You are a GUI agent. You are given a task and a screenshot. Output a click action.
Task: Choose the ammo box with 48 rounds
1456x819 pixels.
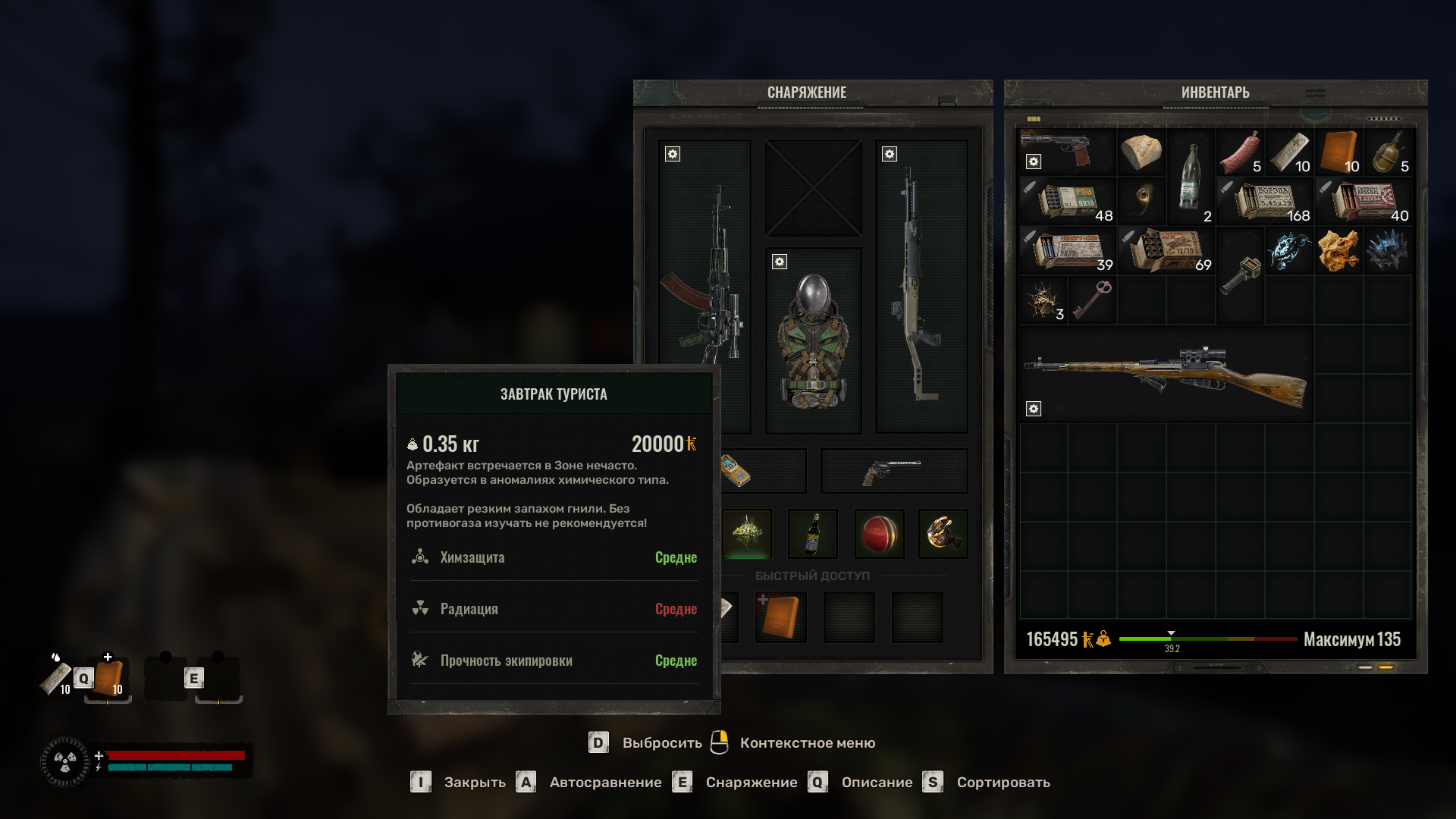point(1067,201)
